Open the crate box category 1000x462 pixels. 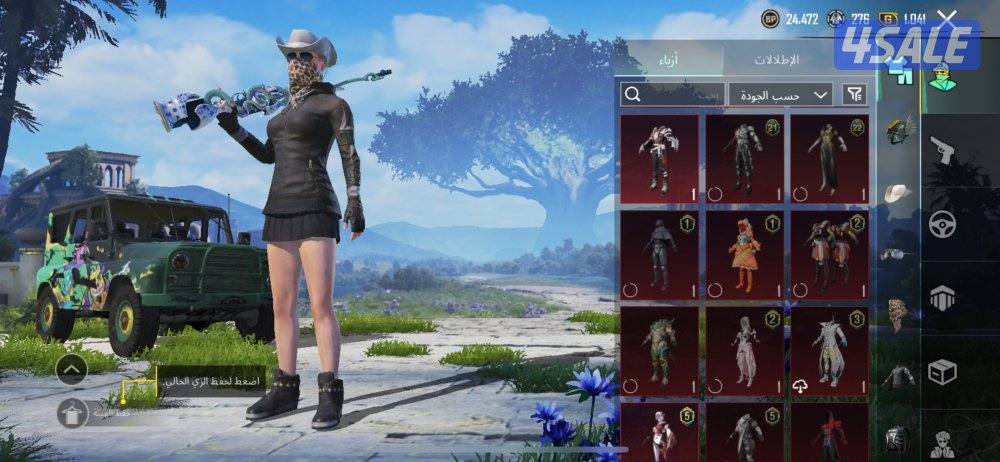(941, 373)
